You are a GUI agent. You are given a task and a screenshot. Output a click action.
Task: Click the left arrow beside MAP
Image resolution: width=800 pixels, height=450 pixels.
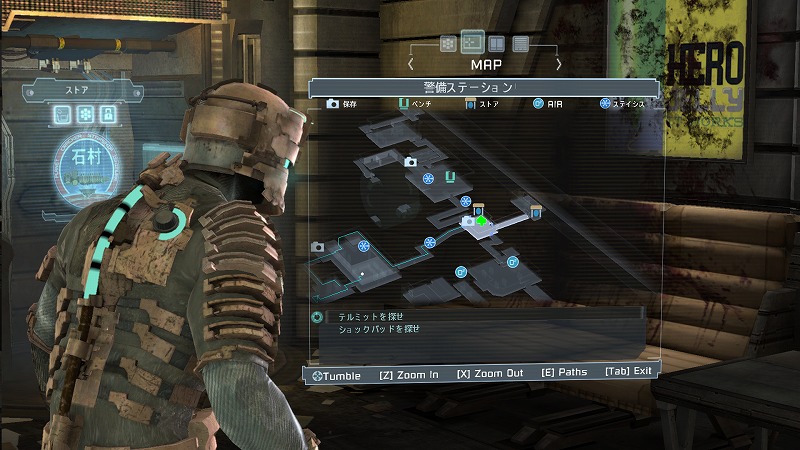pyautogui.click(x=410, y=64)
